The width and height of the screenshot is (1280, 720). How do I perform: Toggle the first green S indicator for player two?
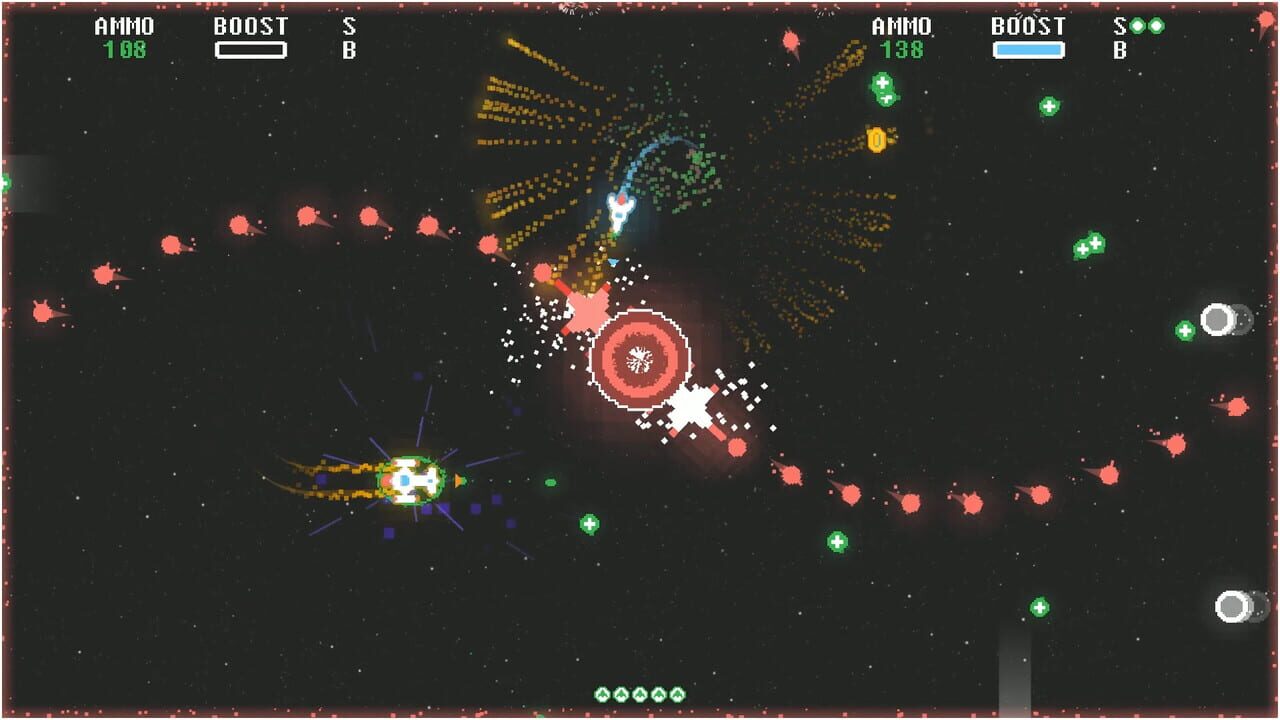pyautogui.click(x=1138, y=25)
